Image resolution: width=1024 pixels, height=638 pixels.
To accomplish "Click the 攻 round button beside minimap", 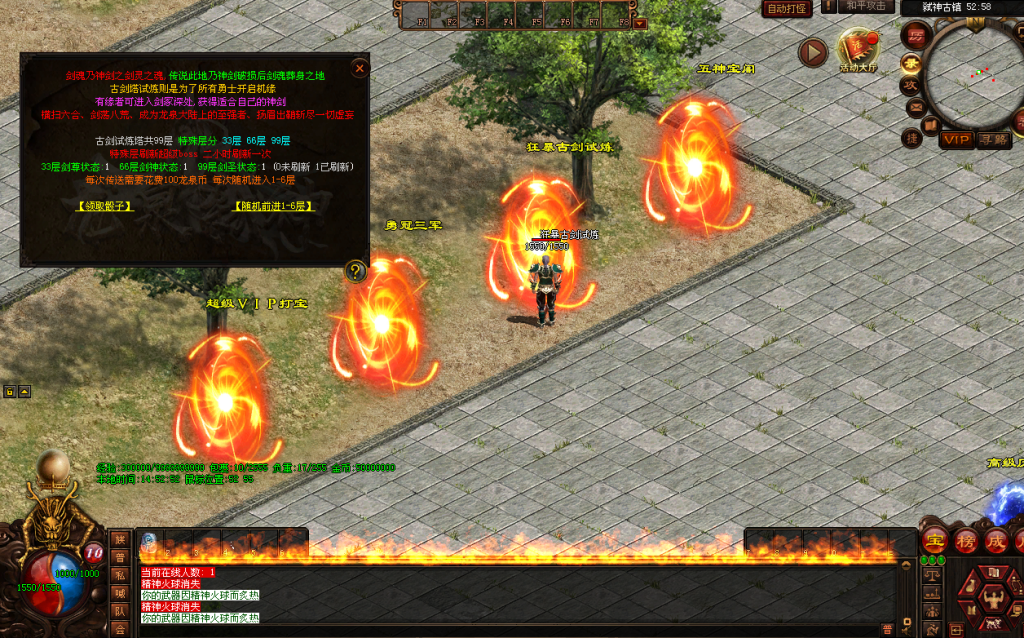I will tap(911, 85).
